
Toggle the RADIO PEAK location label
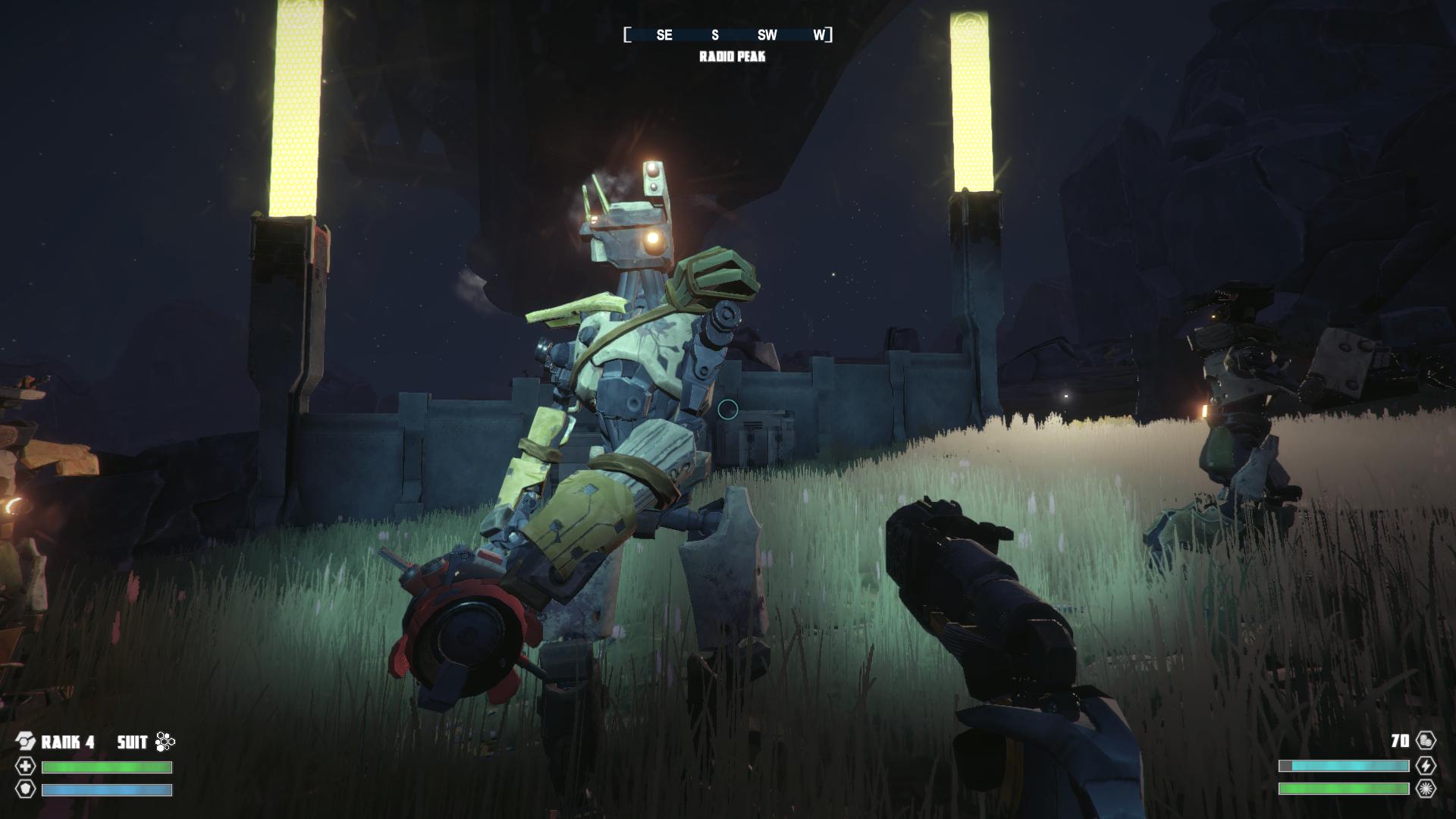tap(732, 56)
